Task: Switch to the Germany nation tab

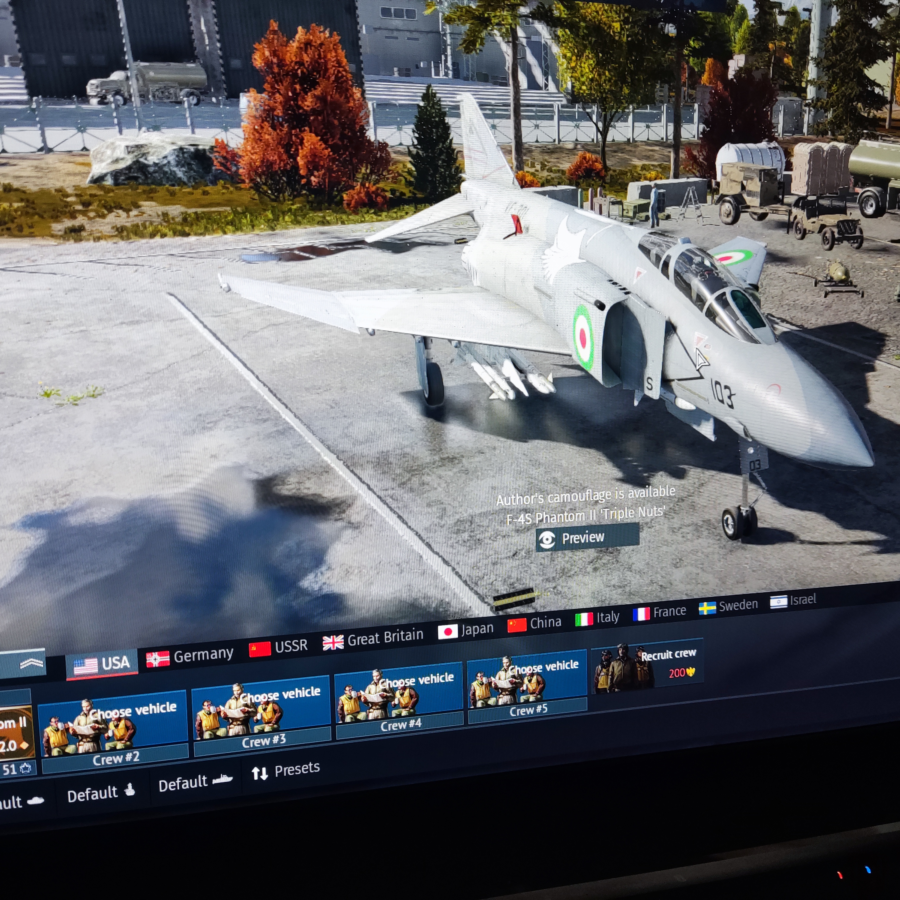Action: pos(190,656)
